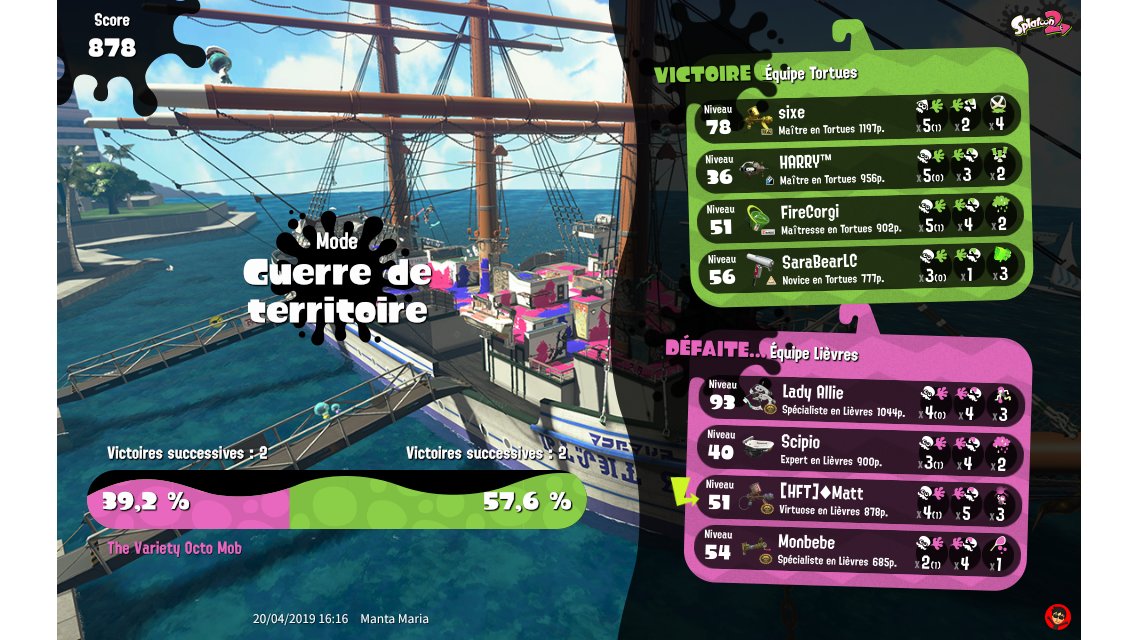
Task: Open the red avatar icon in the corner
Action: coord(1057,615)
